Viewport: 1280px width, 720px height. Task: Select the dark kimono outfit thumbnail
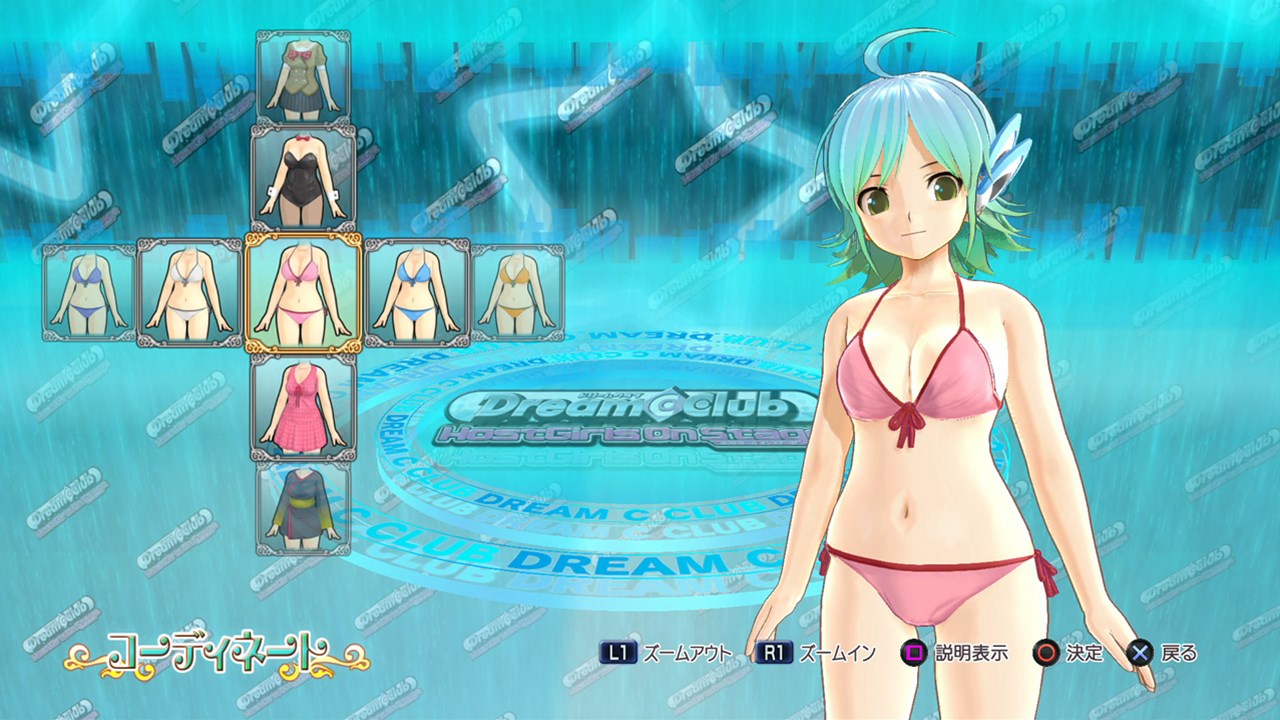coord(303,507)
